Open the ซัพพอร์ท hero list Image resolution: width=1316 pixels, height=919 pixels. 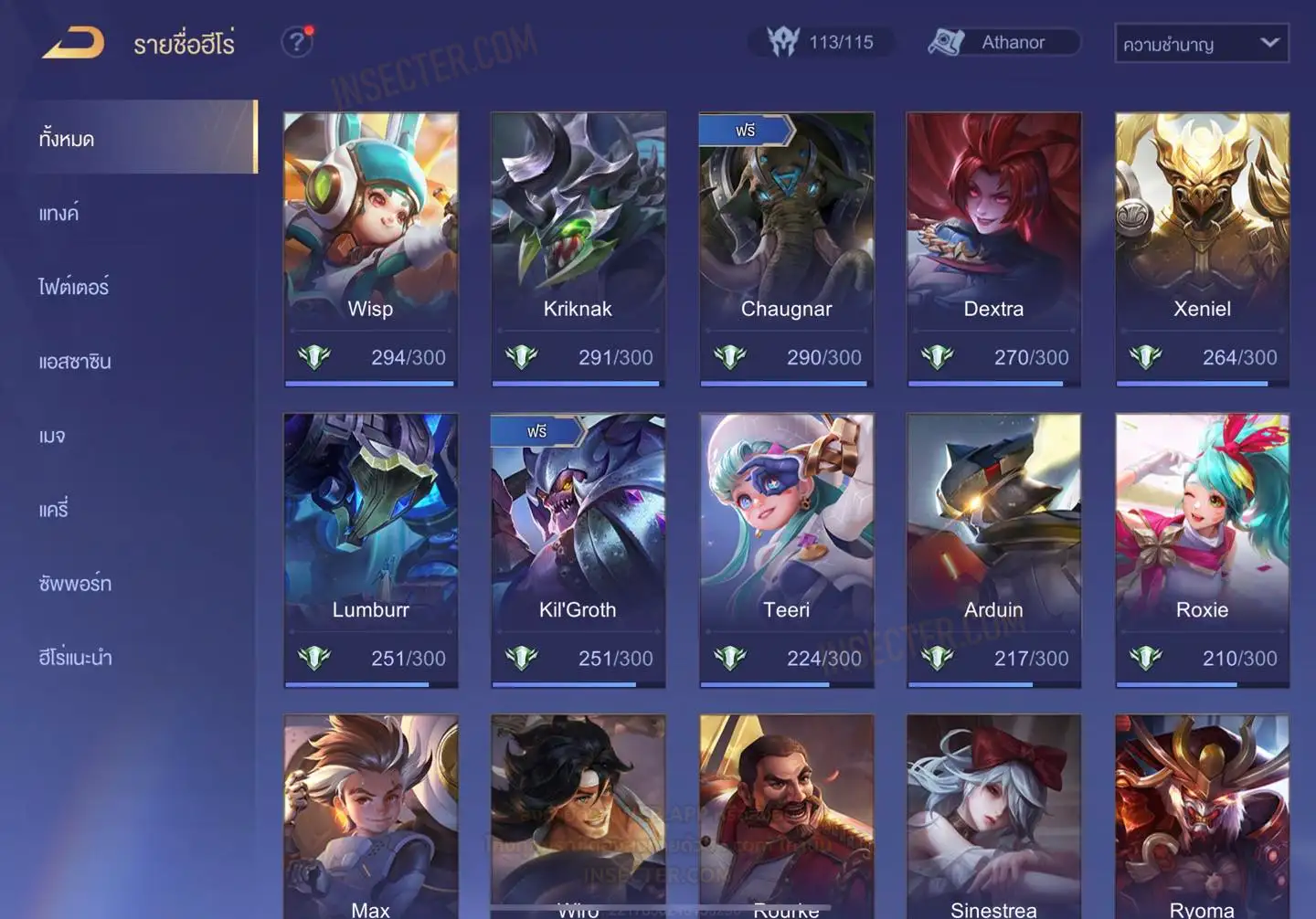[x=75, y=584]
